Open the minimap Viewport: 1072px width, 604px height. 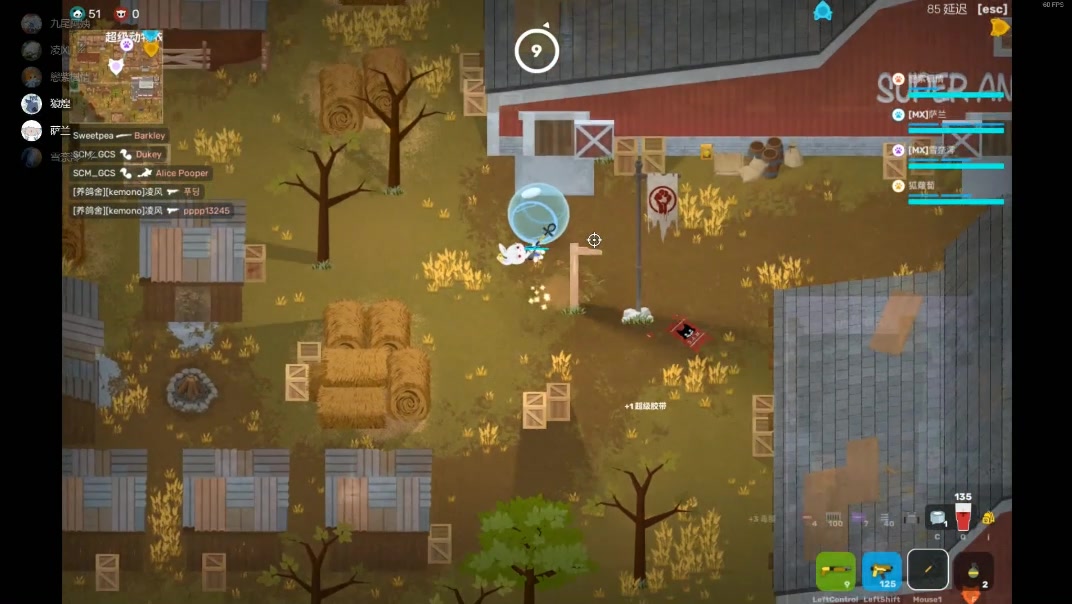116,76
